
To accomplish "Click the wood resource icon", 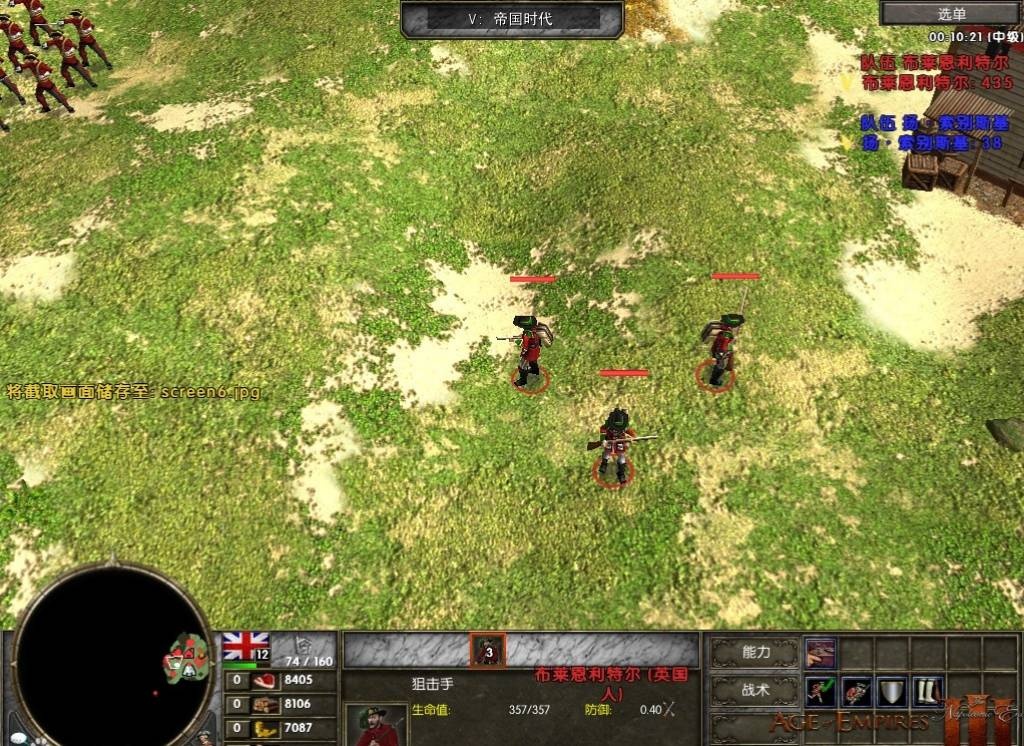I will pos(264,704).
